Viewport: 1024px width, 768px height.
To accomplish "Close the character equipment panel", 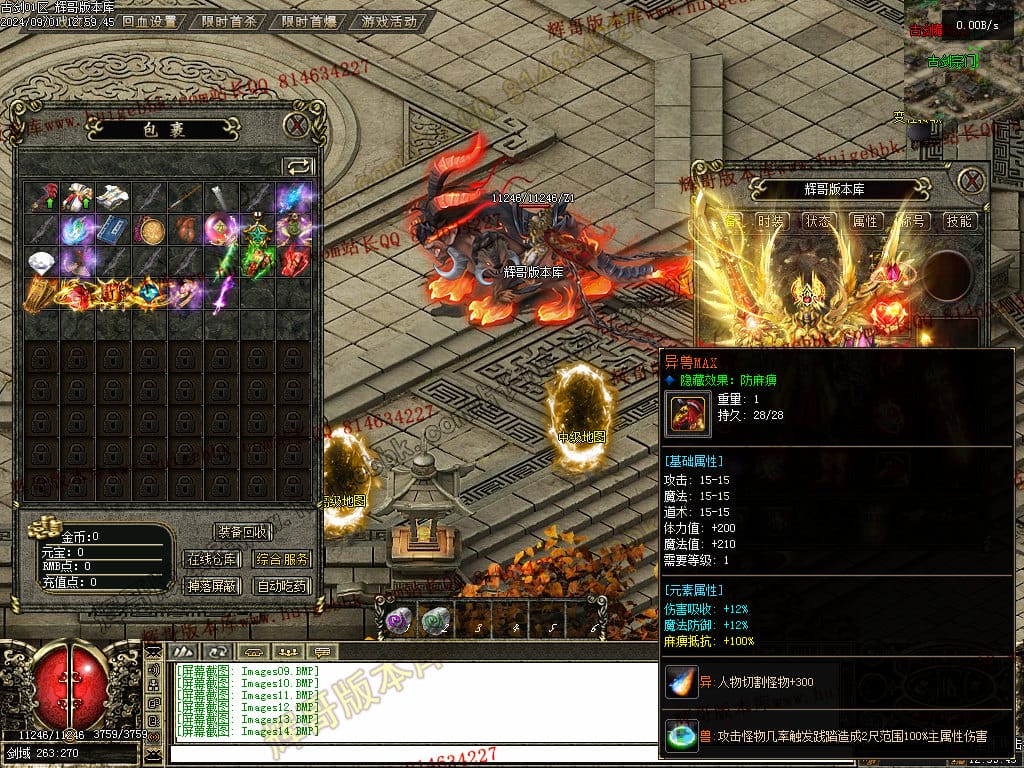I will coord(971,181).
